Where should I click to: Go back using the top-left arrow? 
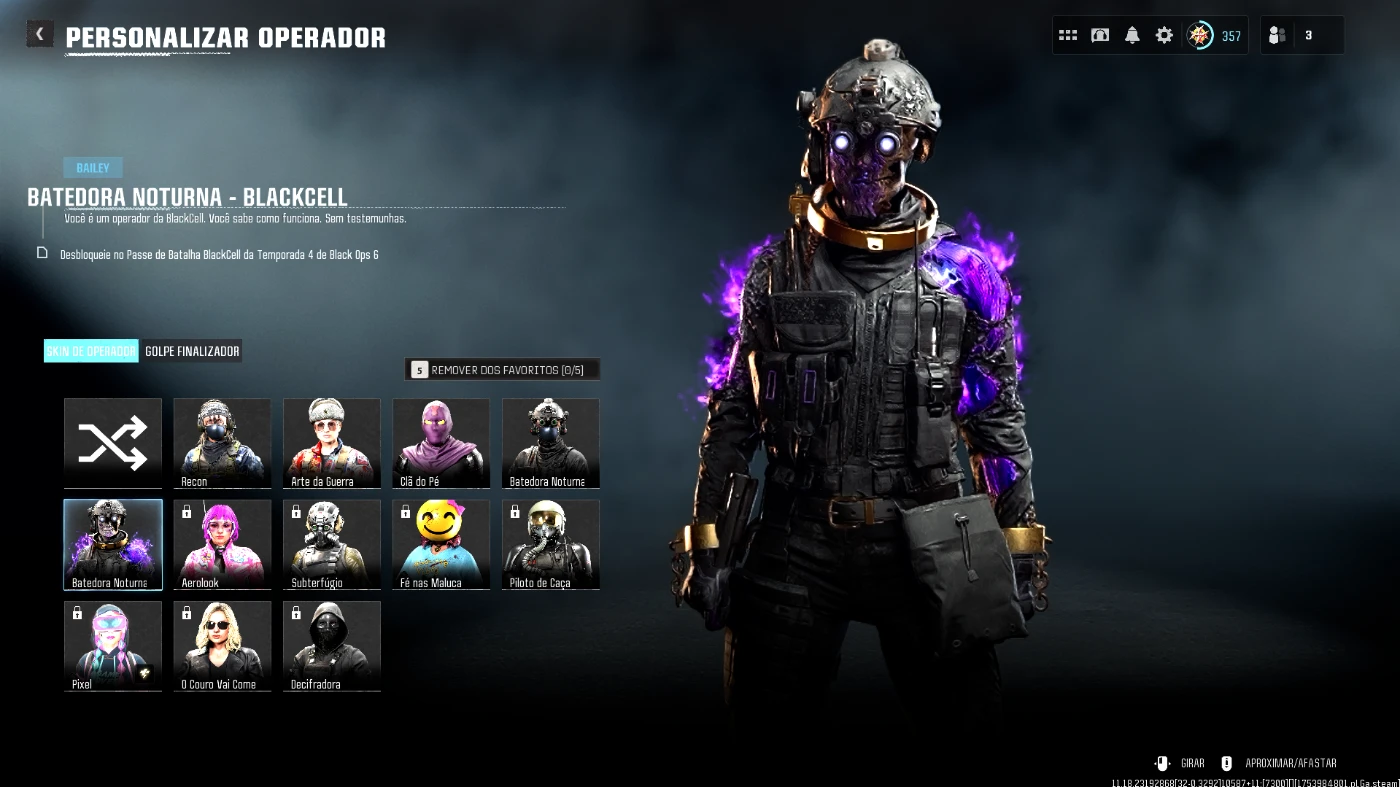[39, 34]
